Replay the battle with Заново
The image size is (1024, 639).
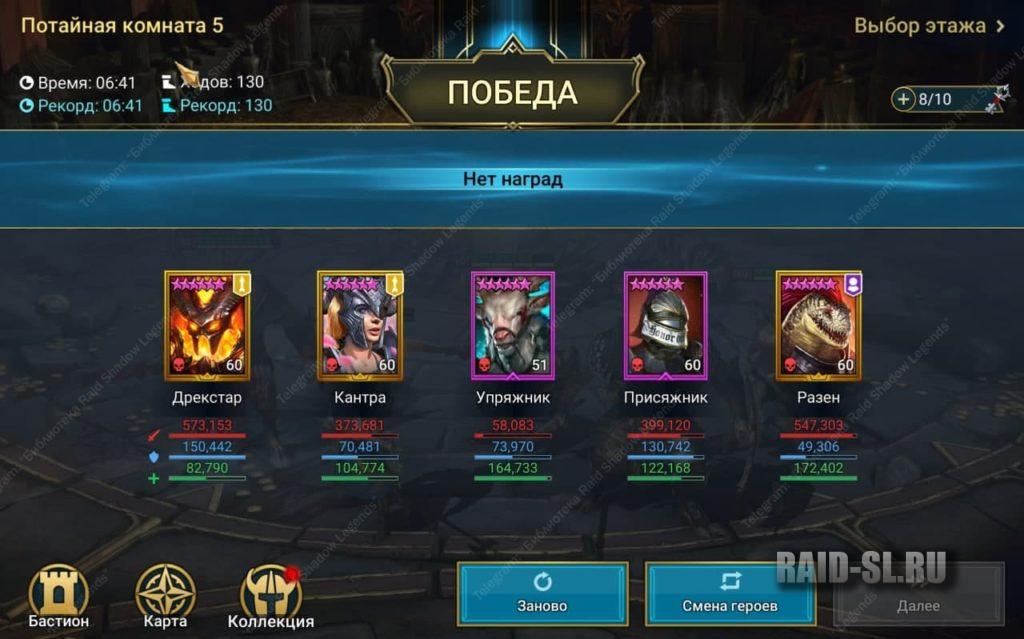[543, 594]
